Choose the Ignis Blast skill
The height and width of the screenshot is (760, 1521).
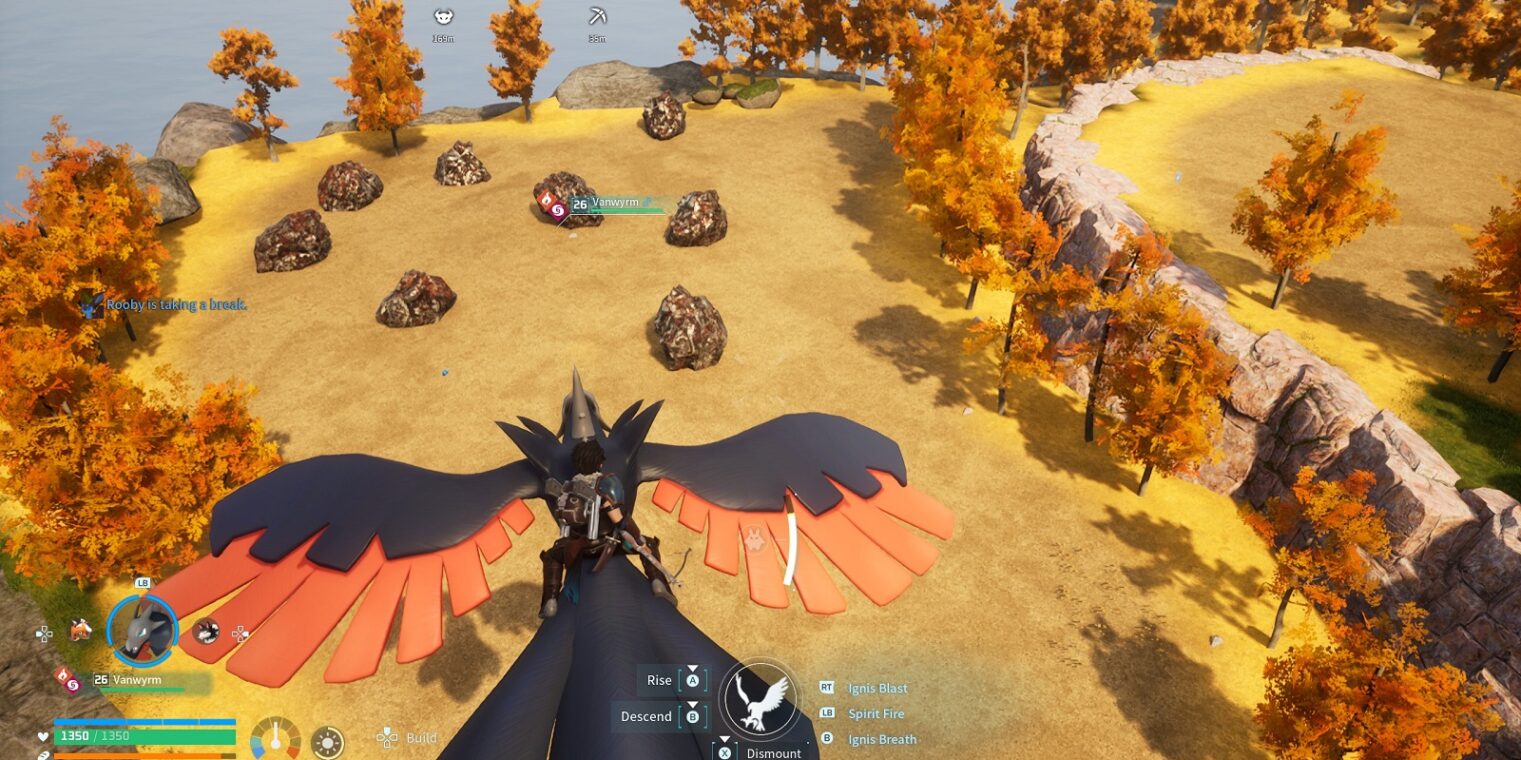point(877,688)
